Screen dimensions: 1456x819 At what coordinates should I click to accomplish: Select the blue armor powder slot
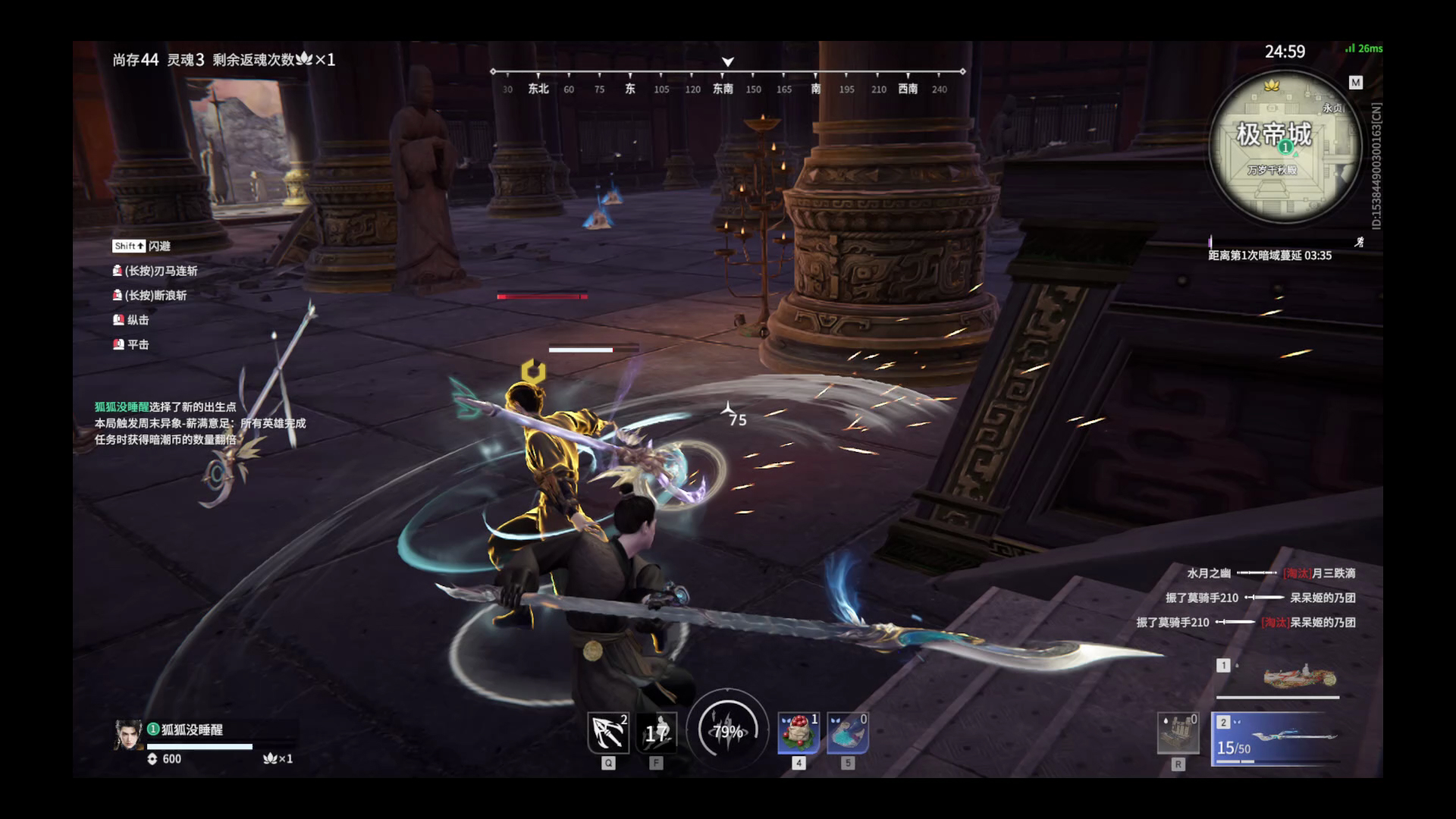(x=847, y=733)
